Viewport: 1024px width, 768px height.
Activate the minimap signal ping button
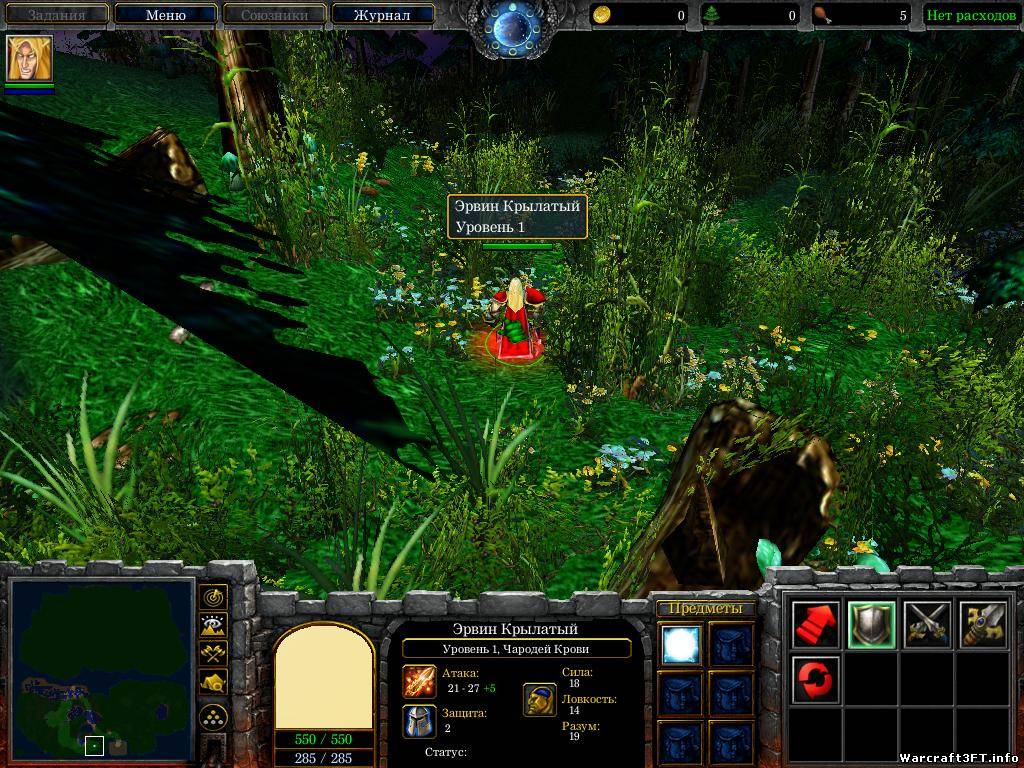pos(213,598)
